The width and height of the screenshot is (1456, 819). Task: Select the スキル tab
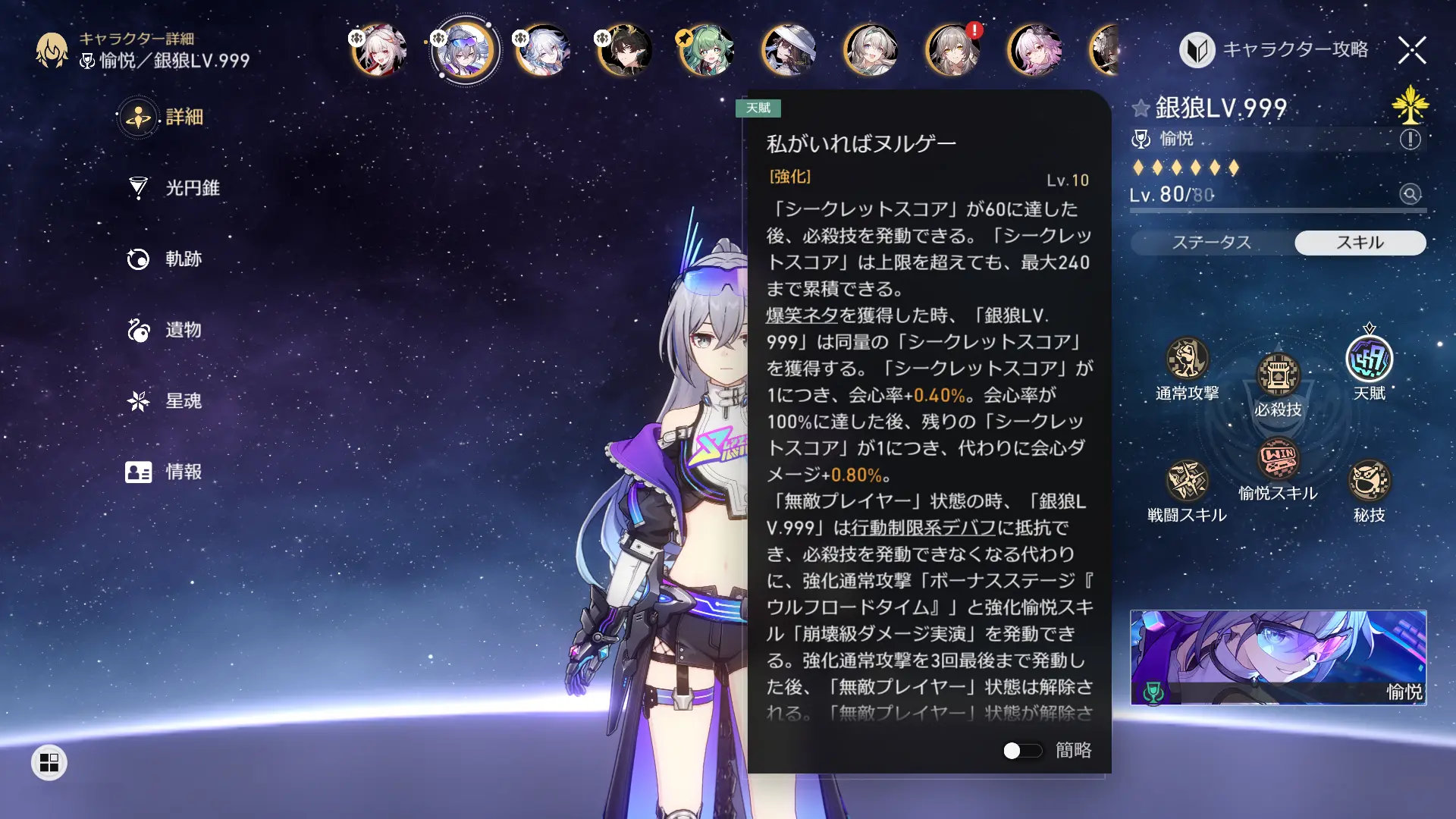[1359, 243]
